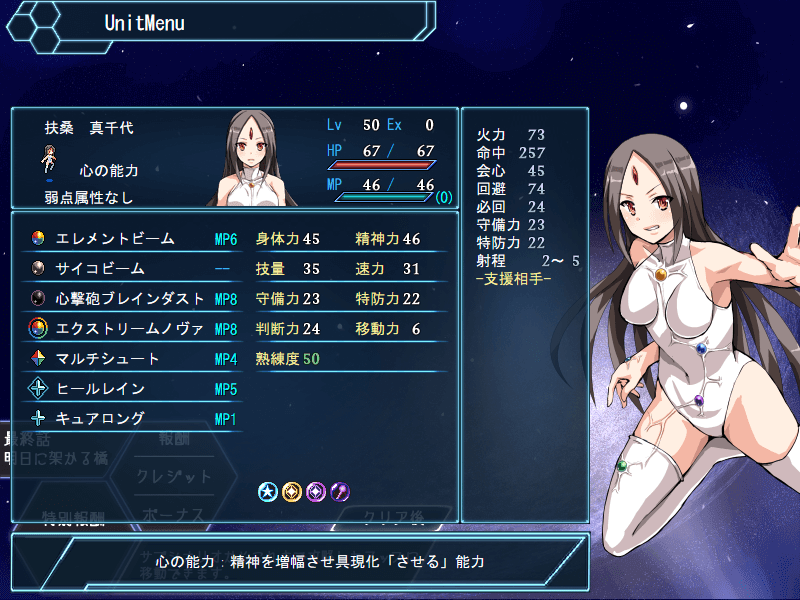Select 心撃砲ブレインダスト from the skill list
Screen dimensions: 800x600
pyautogui.click(x=130, y=299)
